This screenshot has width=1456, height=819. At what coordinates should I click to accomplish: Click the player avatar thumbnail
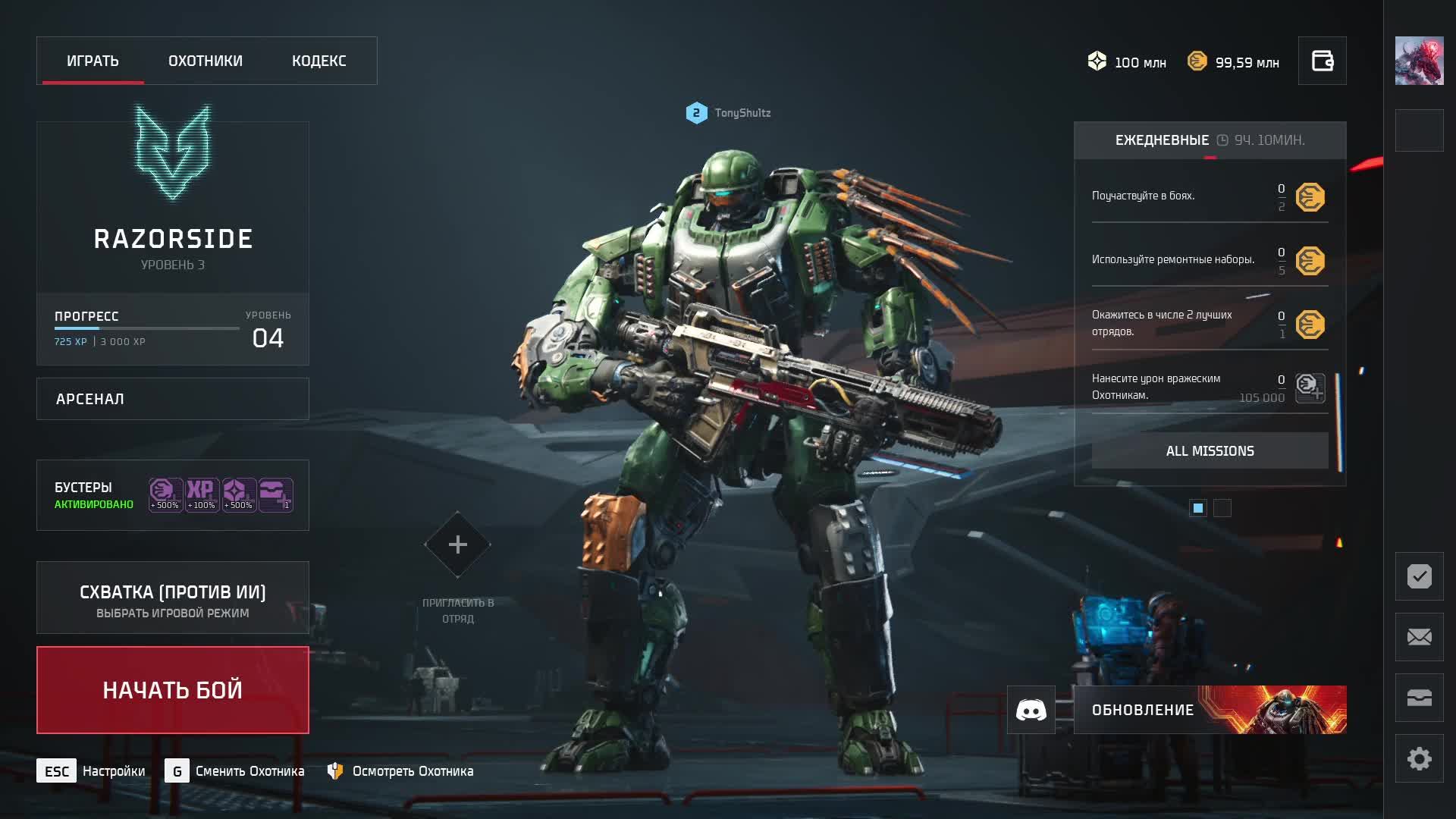tap(1419, 61)
